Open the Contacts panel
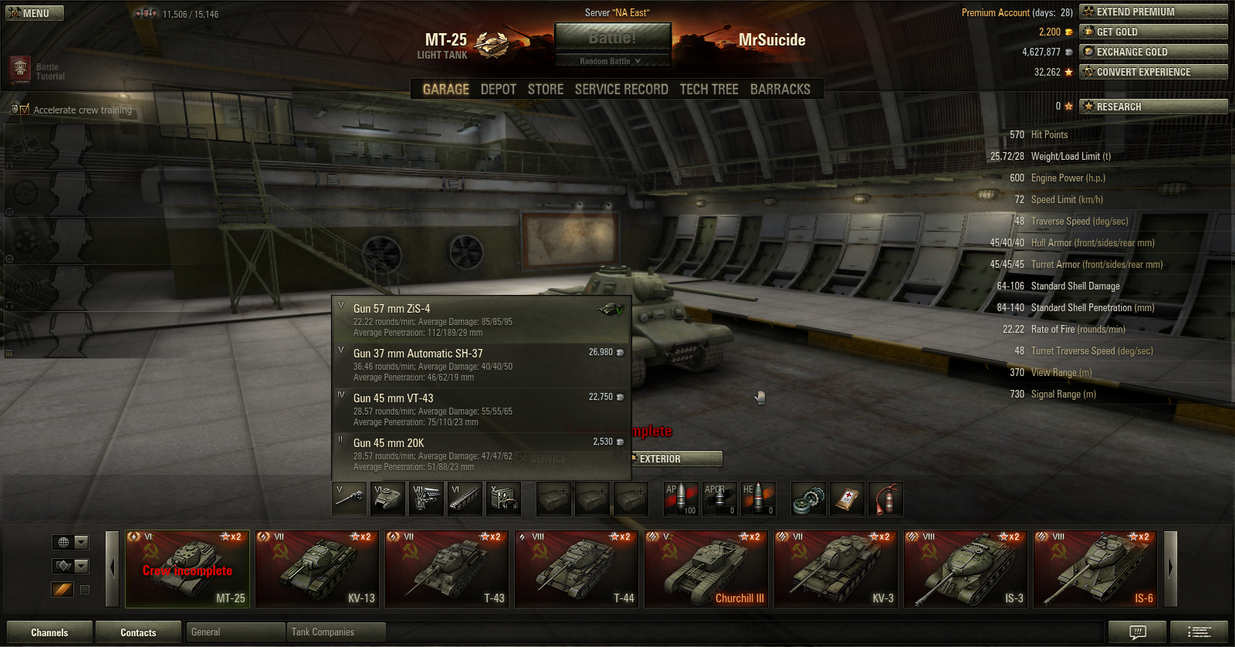The image size is (1235, 647). (138, 632)
